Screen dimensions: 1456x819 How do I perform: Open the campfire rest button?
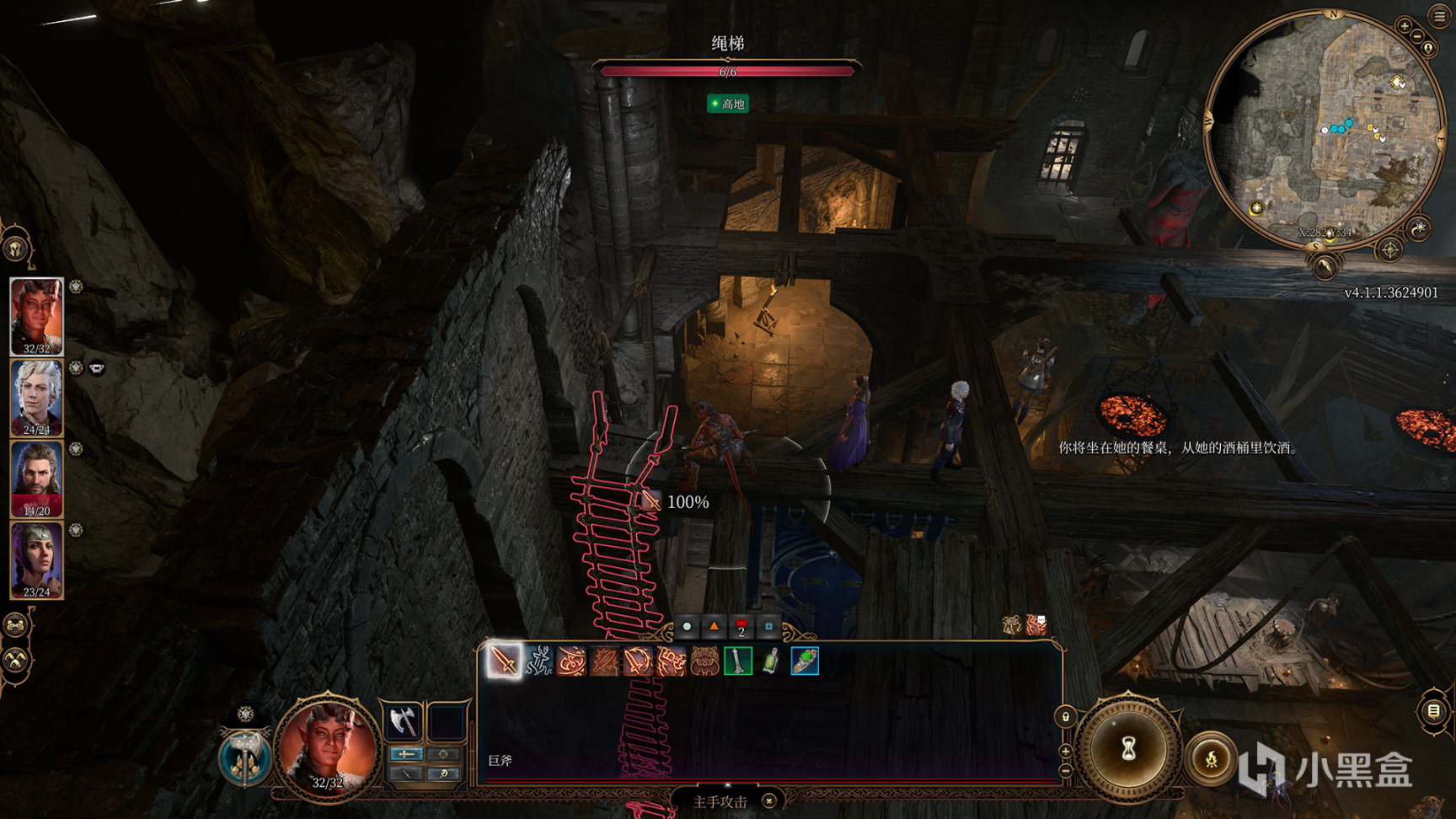[1211, 759]
